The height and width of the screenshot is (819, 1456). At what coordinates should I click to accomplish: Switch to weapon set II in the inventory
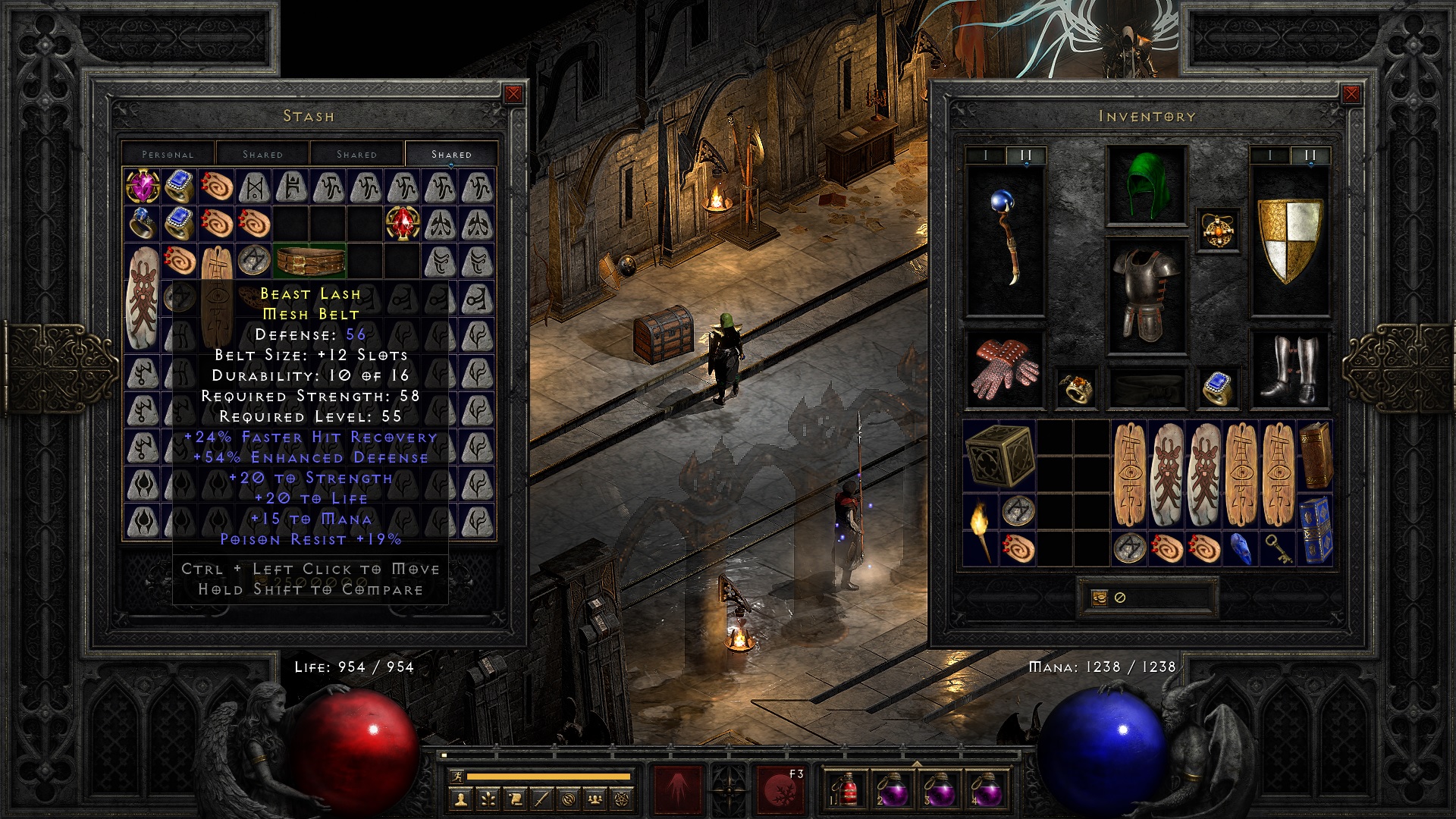tap(1026, 155)
